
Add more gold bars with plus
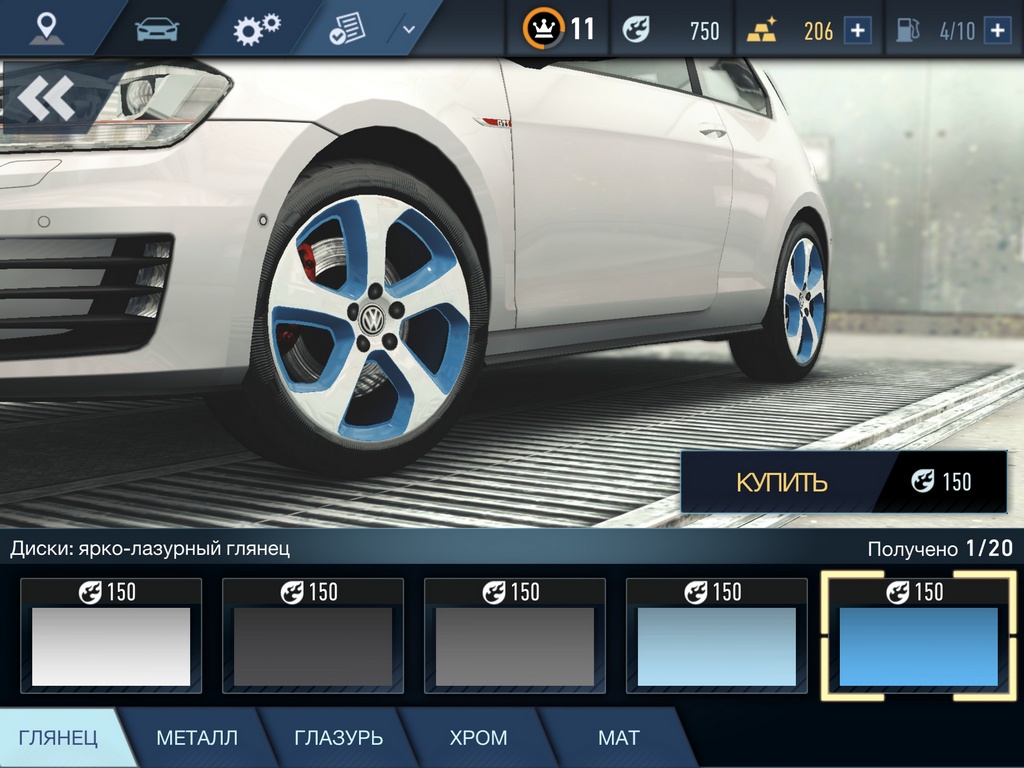(x=857, y=30)
